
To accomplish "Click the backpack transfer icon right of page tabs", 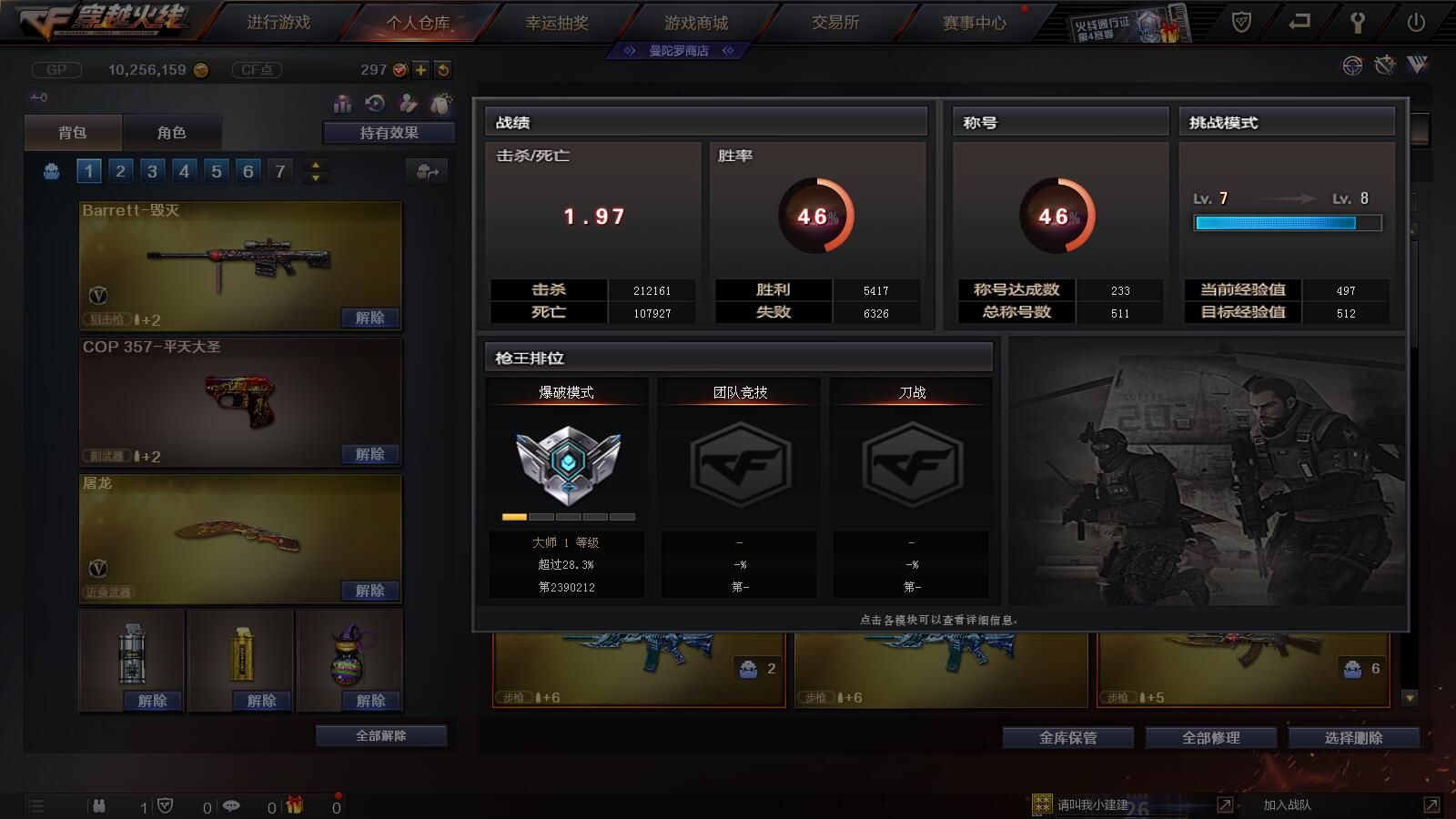I will (x=426, y=170).
